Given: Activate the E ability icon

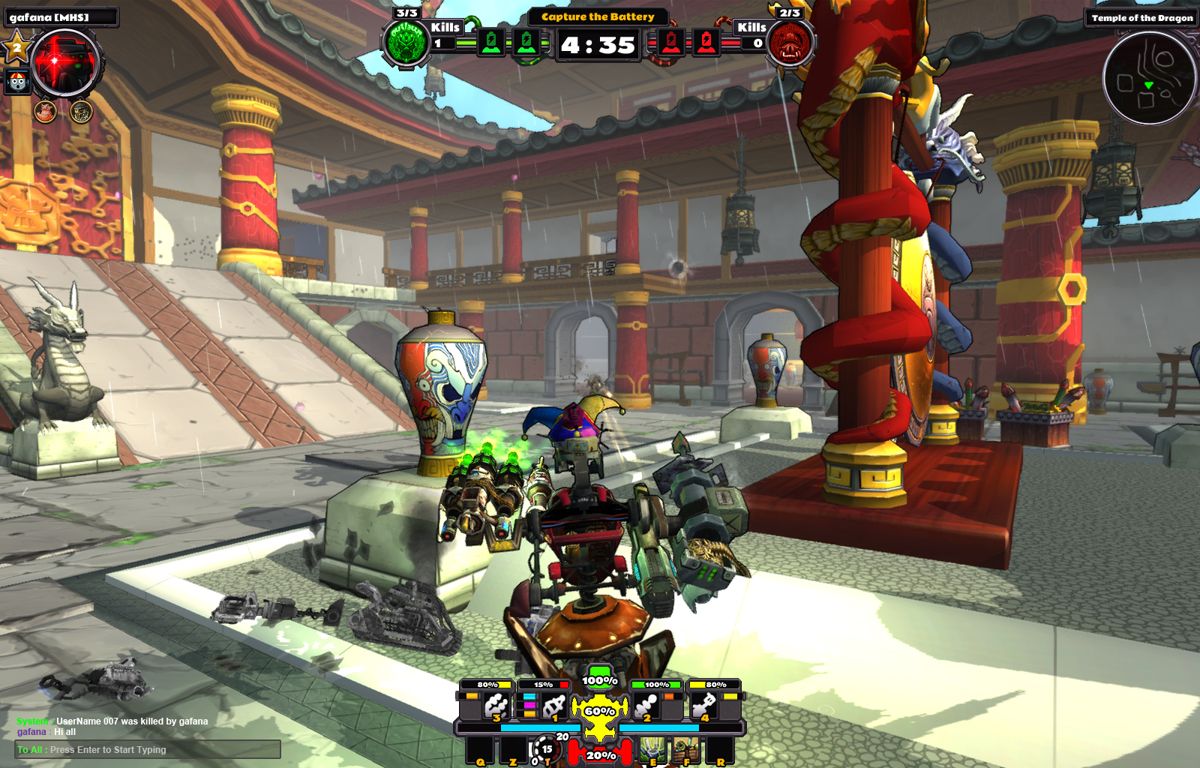Looking at the screenshot, I should [652, 749].
